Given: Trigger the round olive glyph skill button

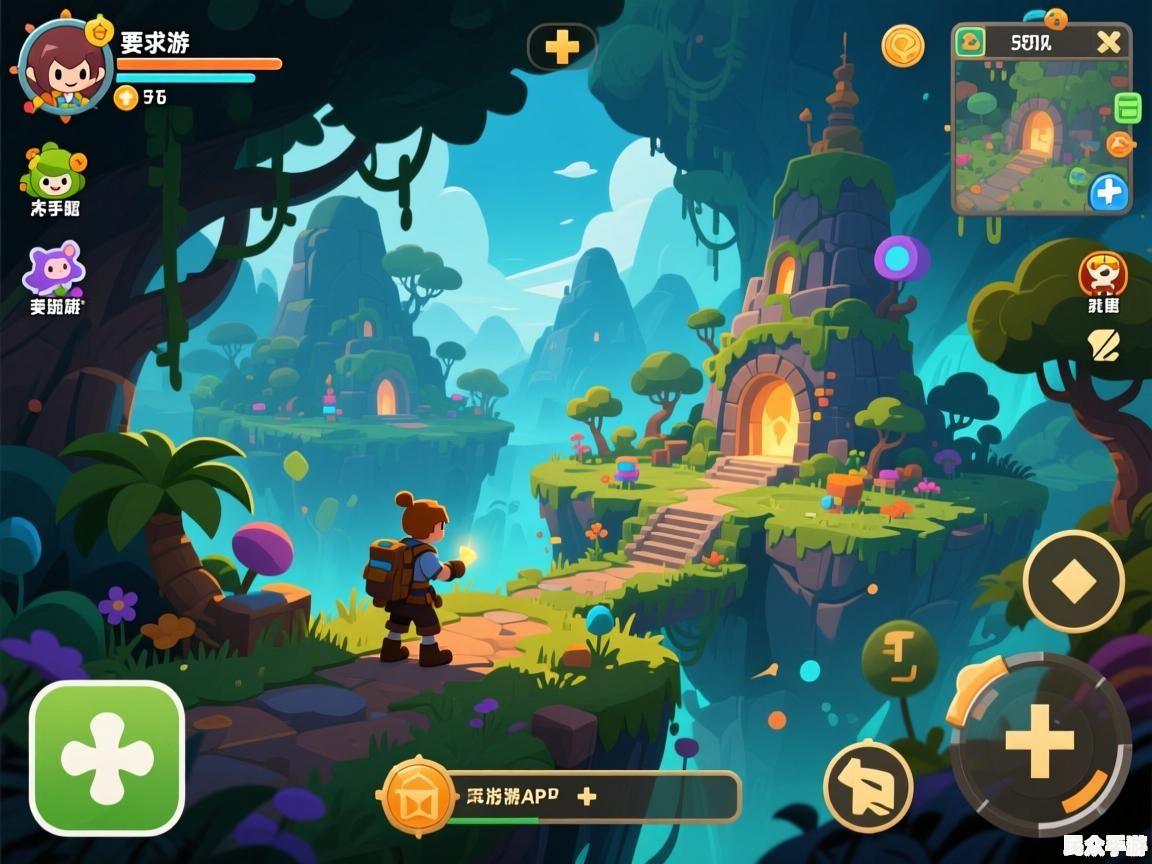Looking at the screenshot, I should [899, 659].
